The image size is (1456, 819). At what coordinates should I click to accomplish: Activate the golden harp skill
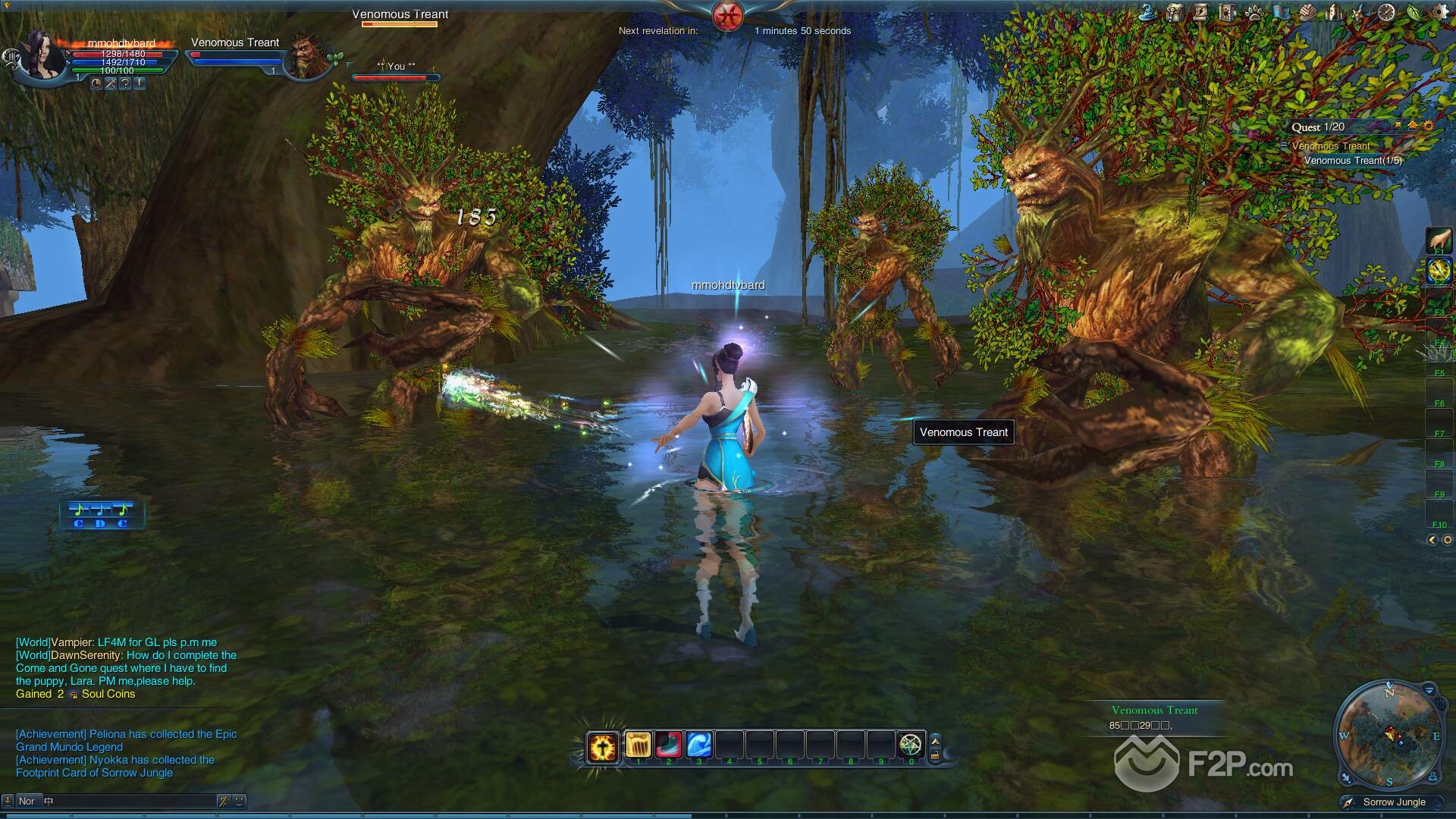(639, 745)
